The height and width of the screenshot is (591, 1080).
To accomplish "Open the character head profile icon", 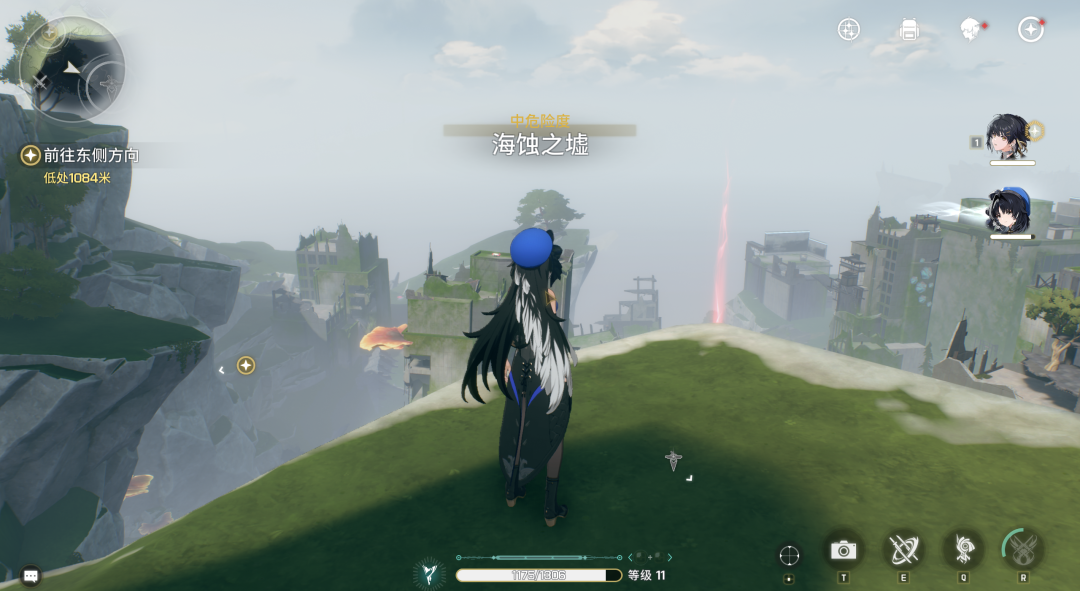I will pyautogui.click(x=969, y=29).
